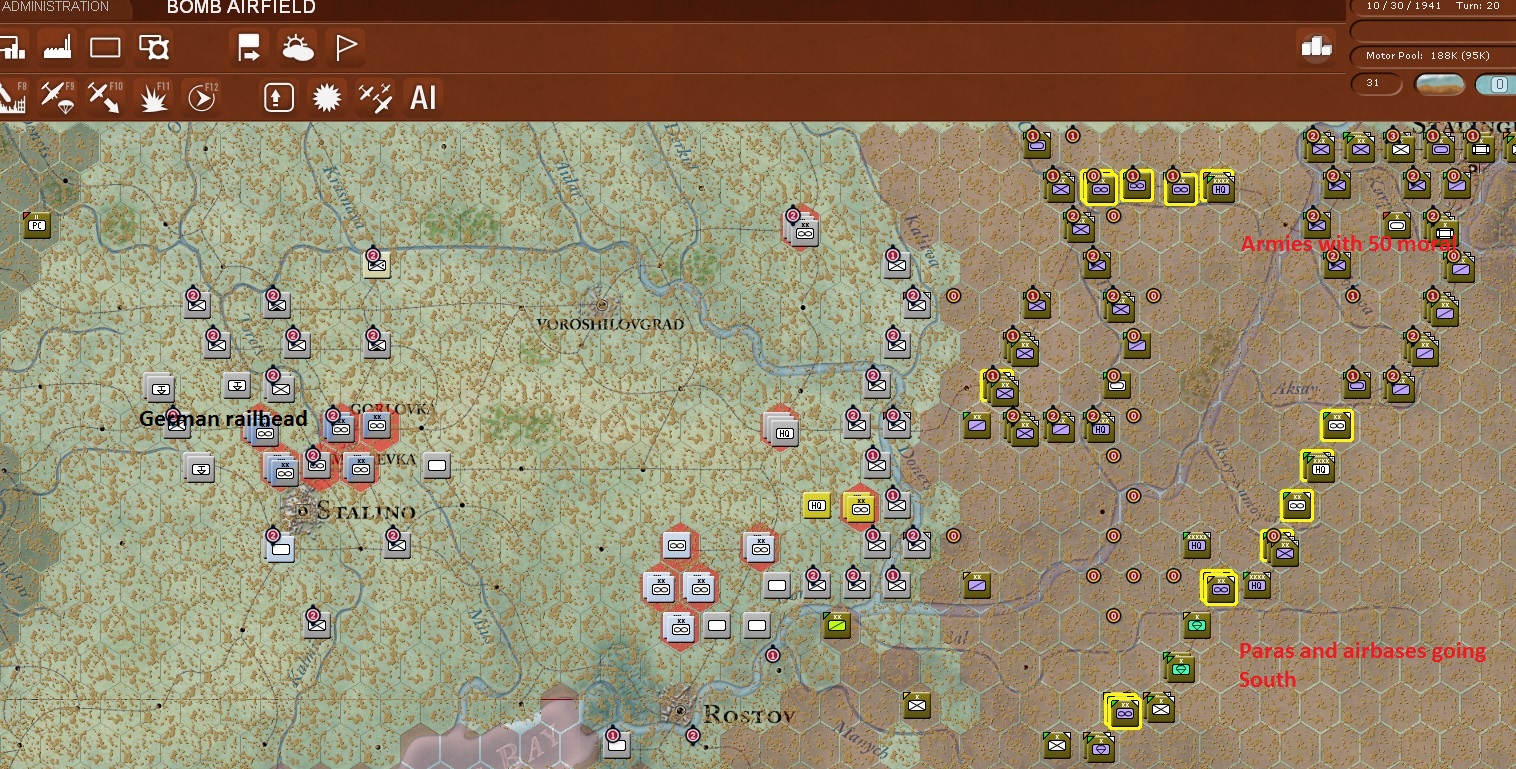Open the factory production screen icon
This screenshot has height=769, width=1516.
pyautogui.click(x=57, y=47)
